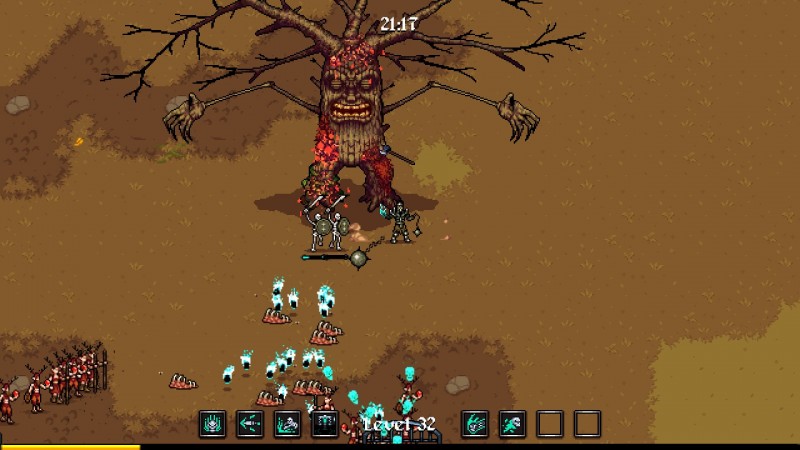Activate the left-pointing arrow ability
The width and height of the screenshot is (800, 450).
[250, 424]
